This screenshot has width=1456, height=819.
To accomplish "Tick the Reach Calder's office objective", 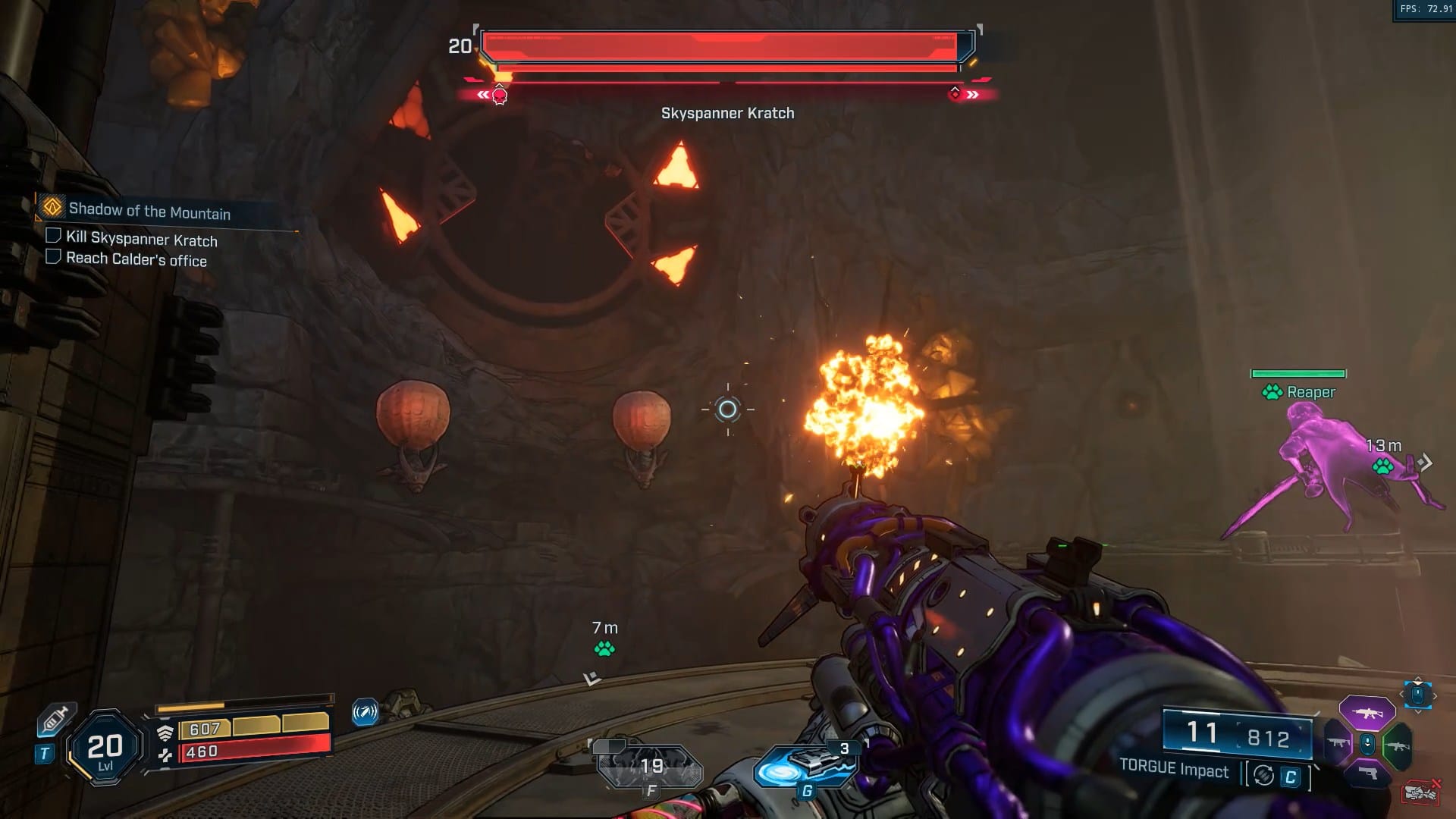I will [x=53, y=257].
